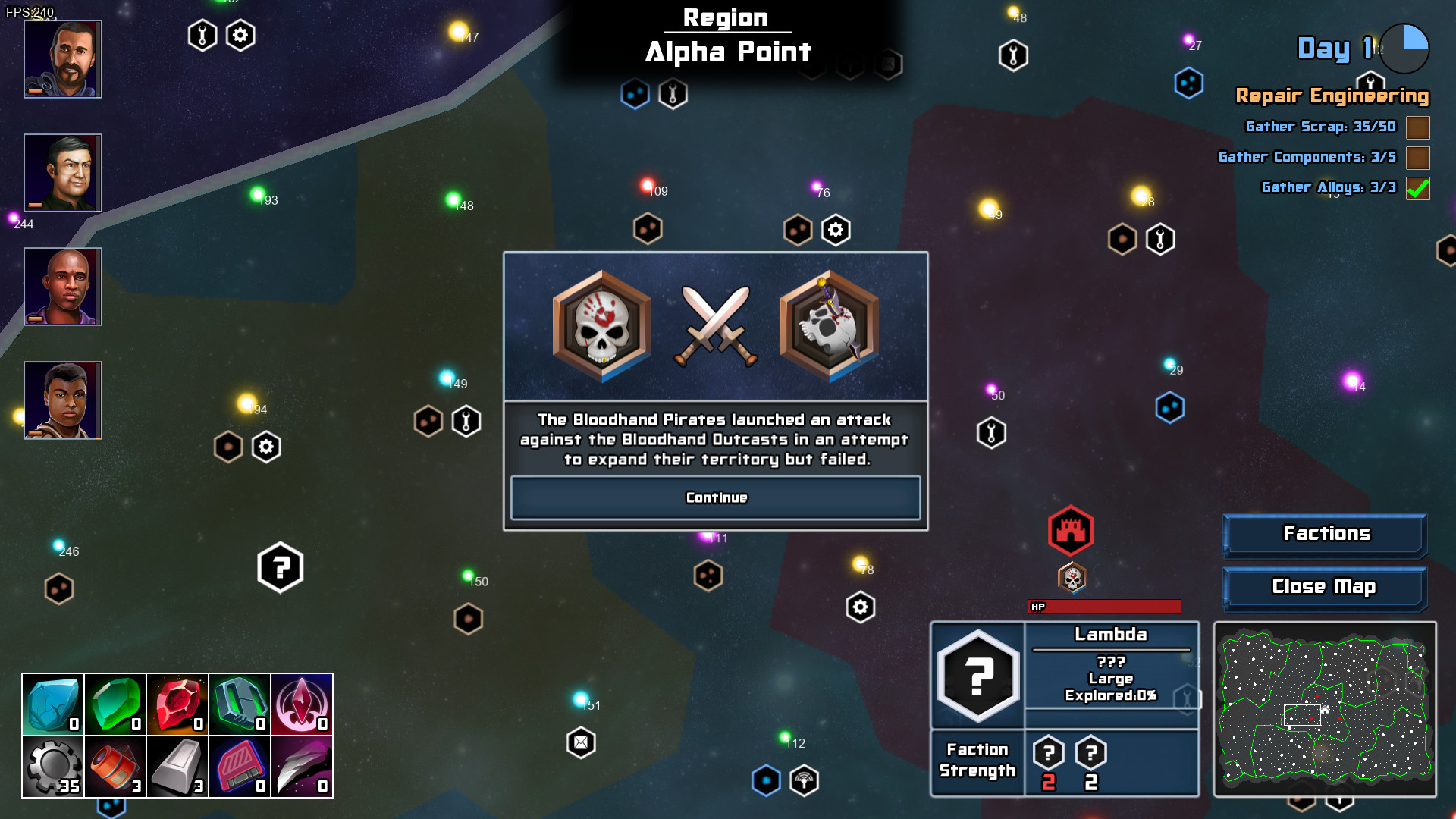Screen dimensions: 1456x819
Task: Select the scrap gear resource icon showing 35
Action: click(x=52, y=766)
